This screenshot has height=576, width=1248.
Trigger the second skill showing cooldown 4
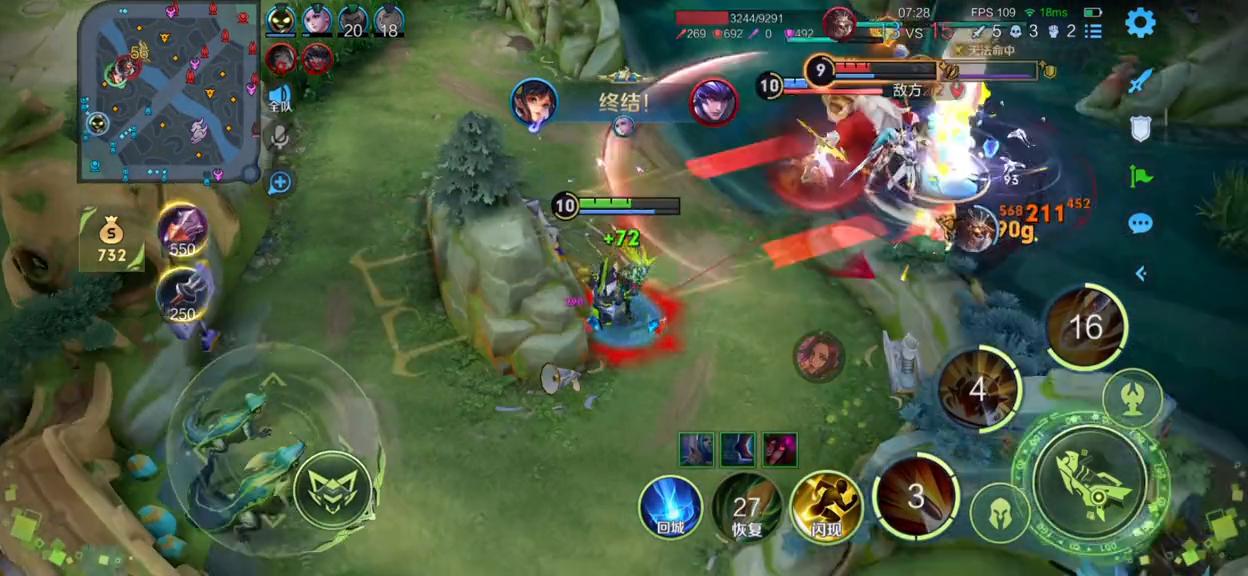tap(978, 389)
